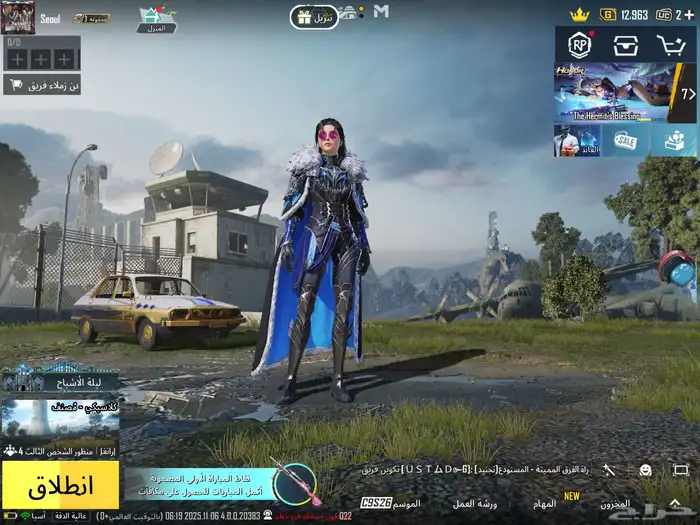Open the Royale Pass RP icon
The width and height of the screenshot is (700, 525).
pos(579,44)
